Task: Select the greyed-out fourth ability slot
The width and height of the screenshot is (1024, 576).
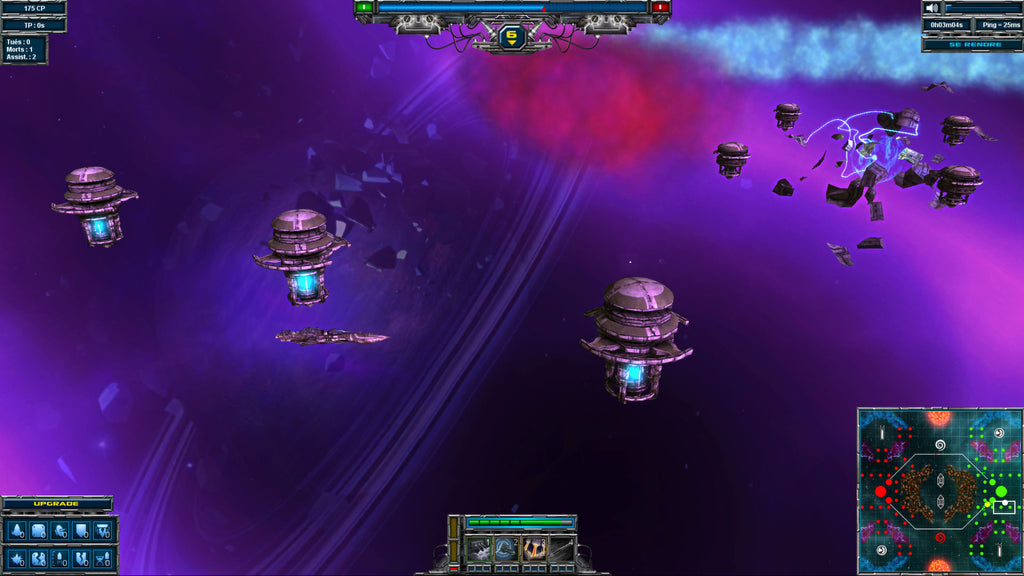Action: click(560, 548)
